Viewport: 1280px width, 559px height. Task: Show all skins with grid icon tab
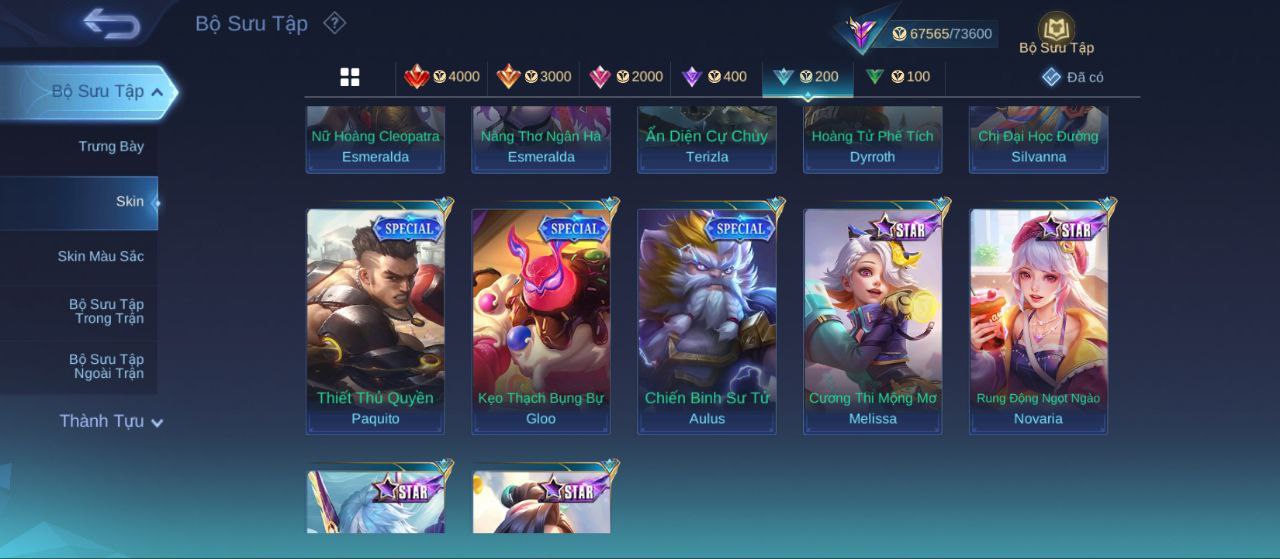[x=350, y=77]
